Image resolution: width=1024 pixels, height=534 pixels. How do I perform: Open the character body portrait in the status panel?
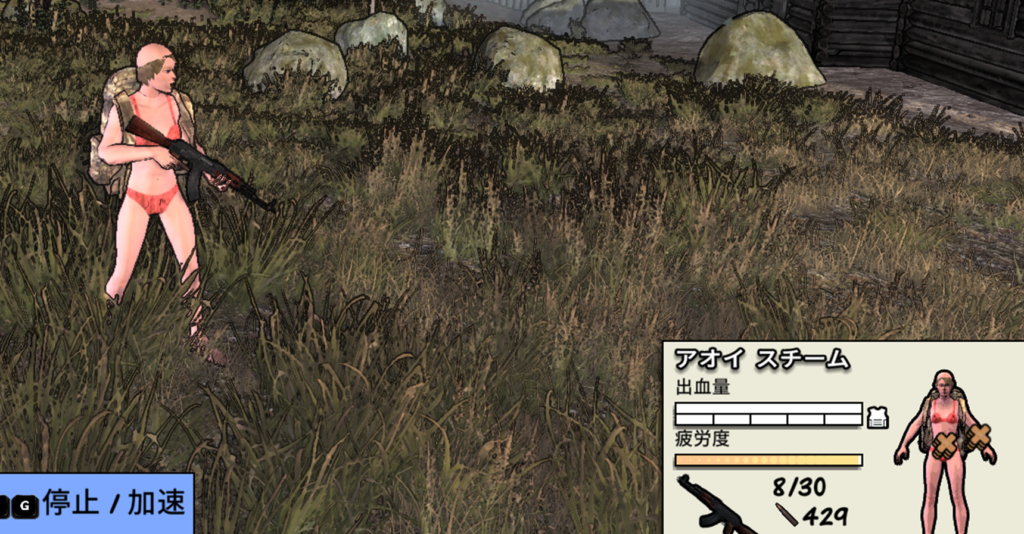coord(944,448)
